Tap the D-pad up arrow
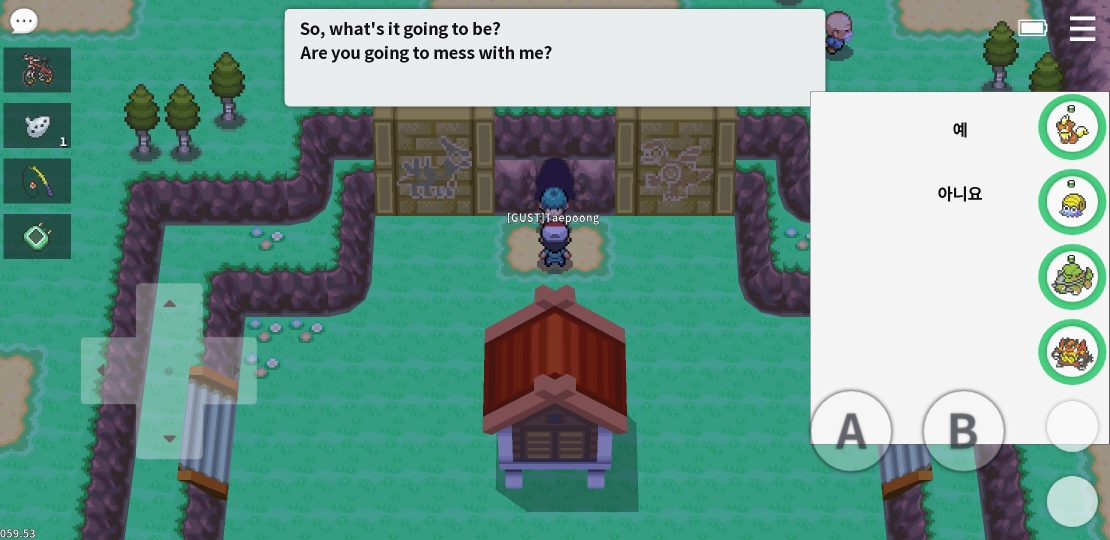 (x=169, y=304)
